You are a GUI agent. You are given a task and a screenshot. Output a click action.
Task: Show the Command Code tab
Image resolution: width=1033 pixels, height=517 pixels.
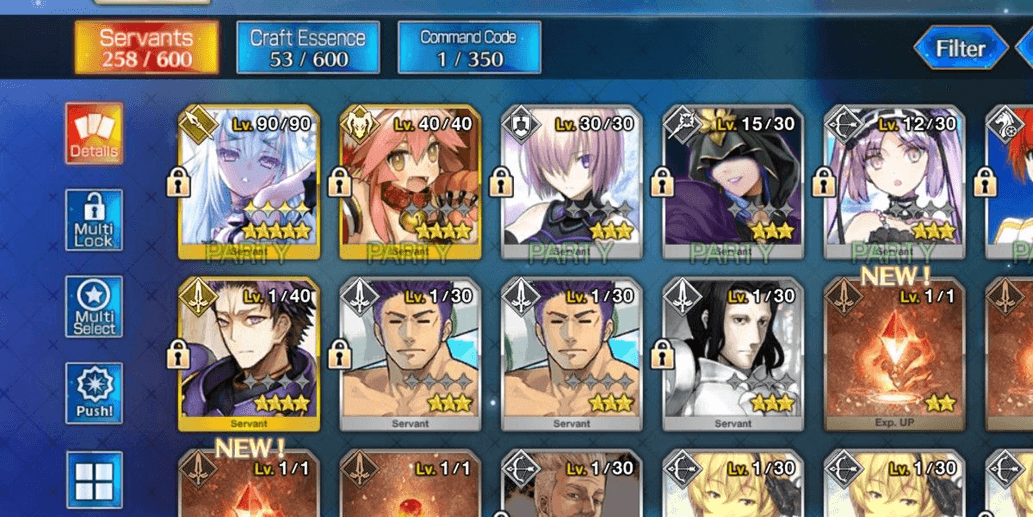(468, 48)
